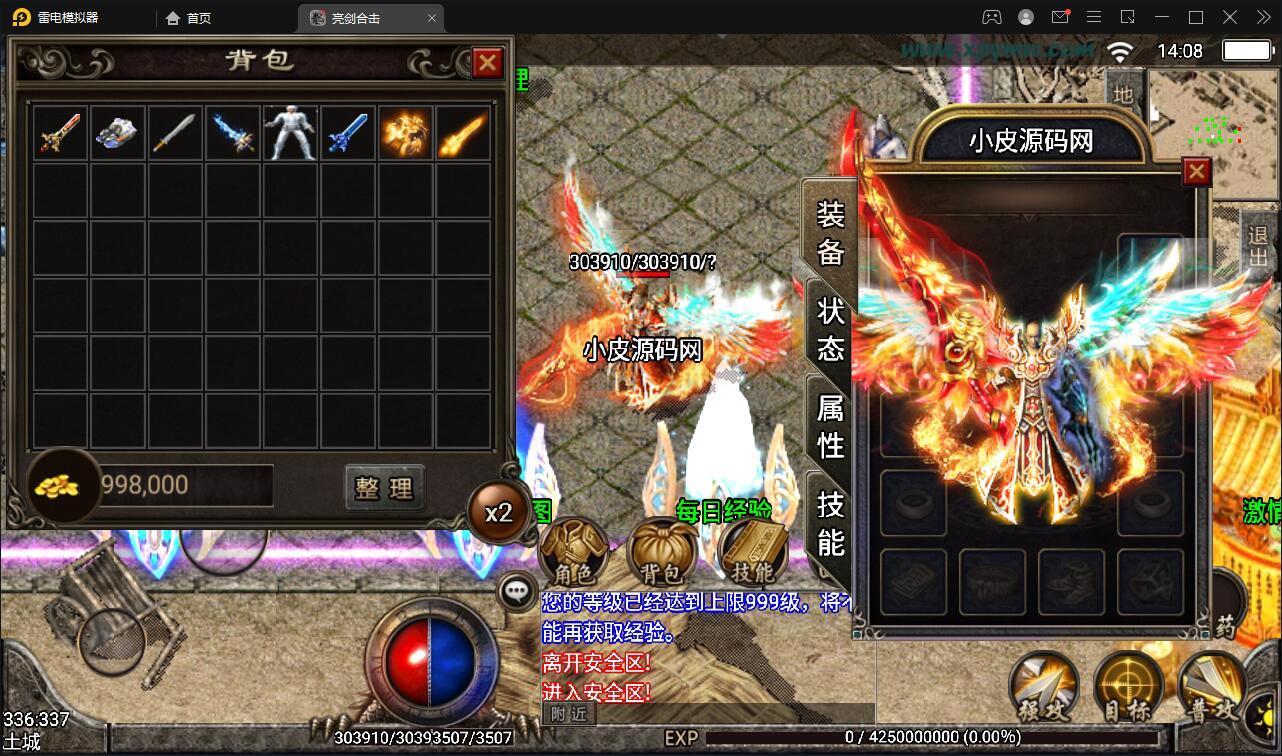
Task: Click the 退出 exit button on character panel
Action: 1258,243
